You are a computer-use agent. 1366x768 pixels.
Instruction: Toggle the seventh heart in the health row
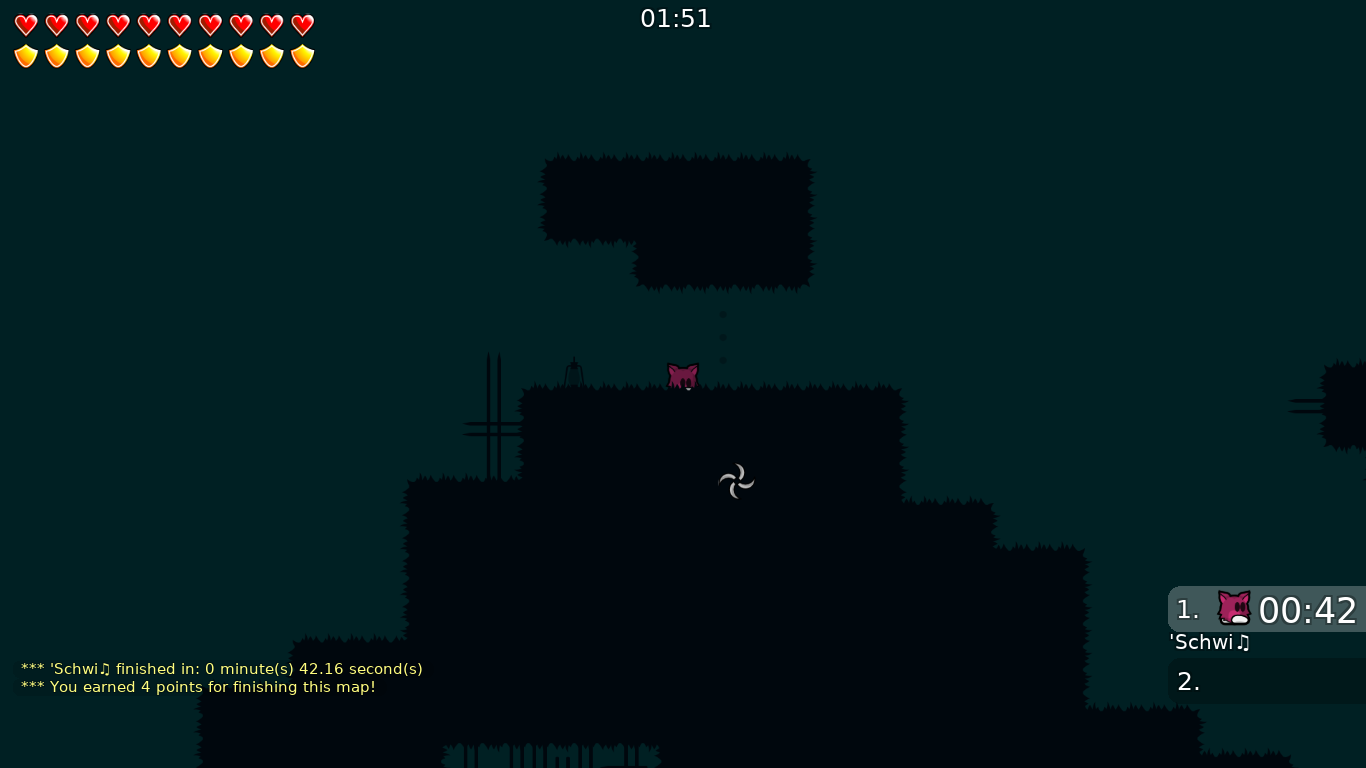click(210, 25)
